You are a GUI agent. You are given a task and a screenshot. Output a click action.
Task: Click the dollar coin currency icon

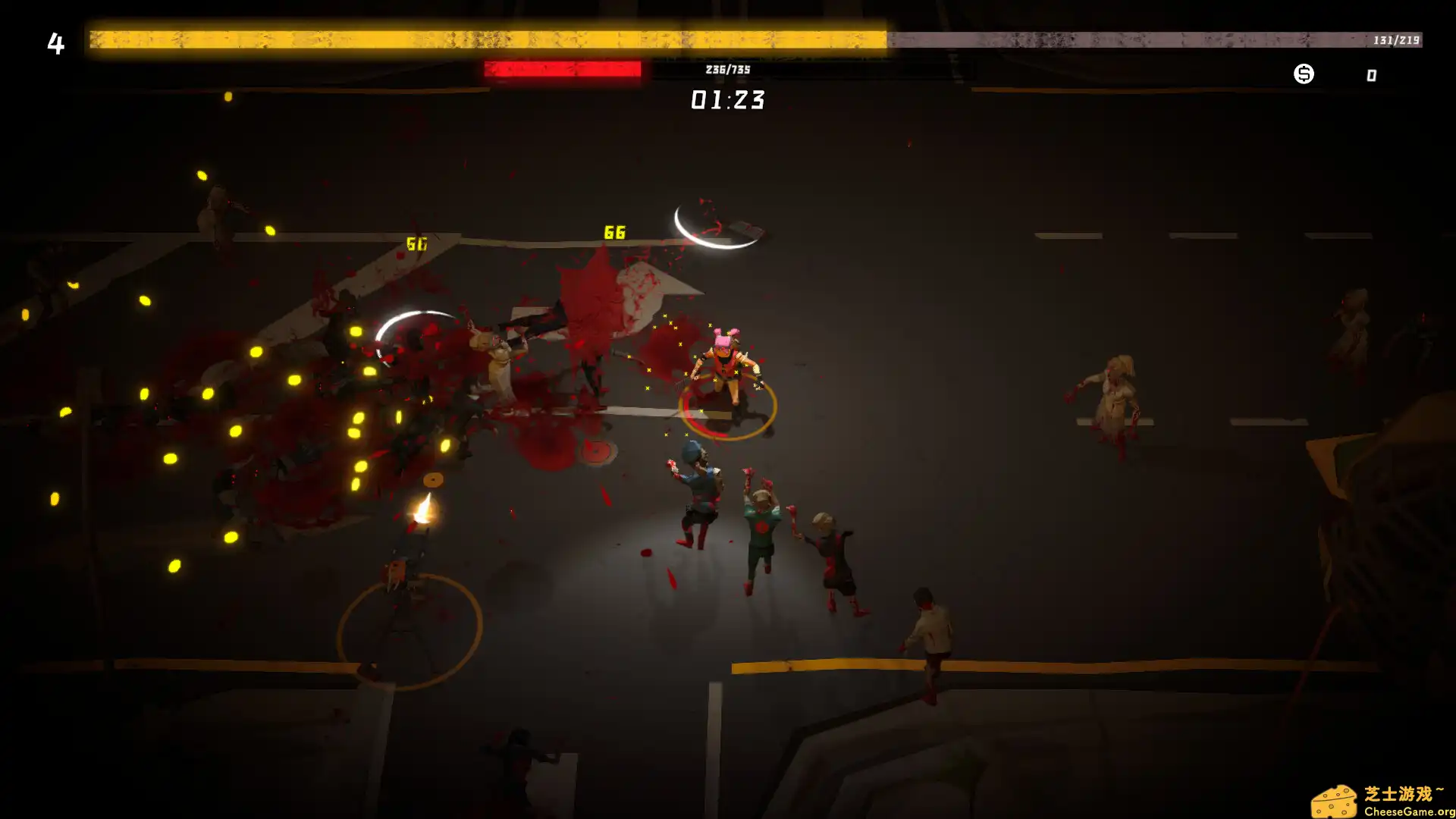[1303, 74]
